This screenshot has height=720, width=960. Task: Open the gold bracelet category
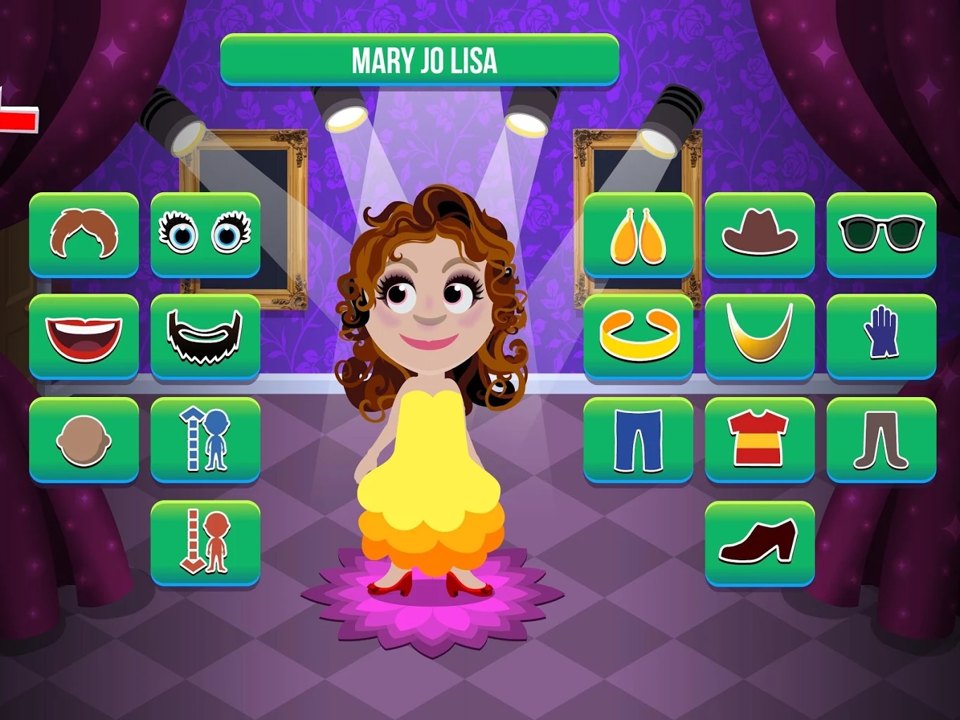(638, 337)
